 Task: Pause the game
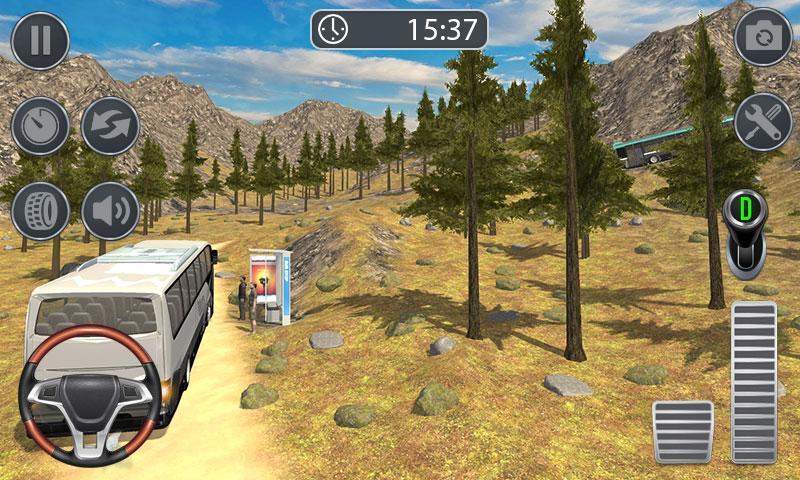[x=40, y=40]
